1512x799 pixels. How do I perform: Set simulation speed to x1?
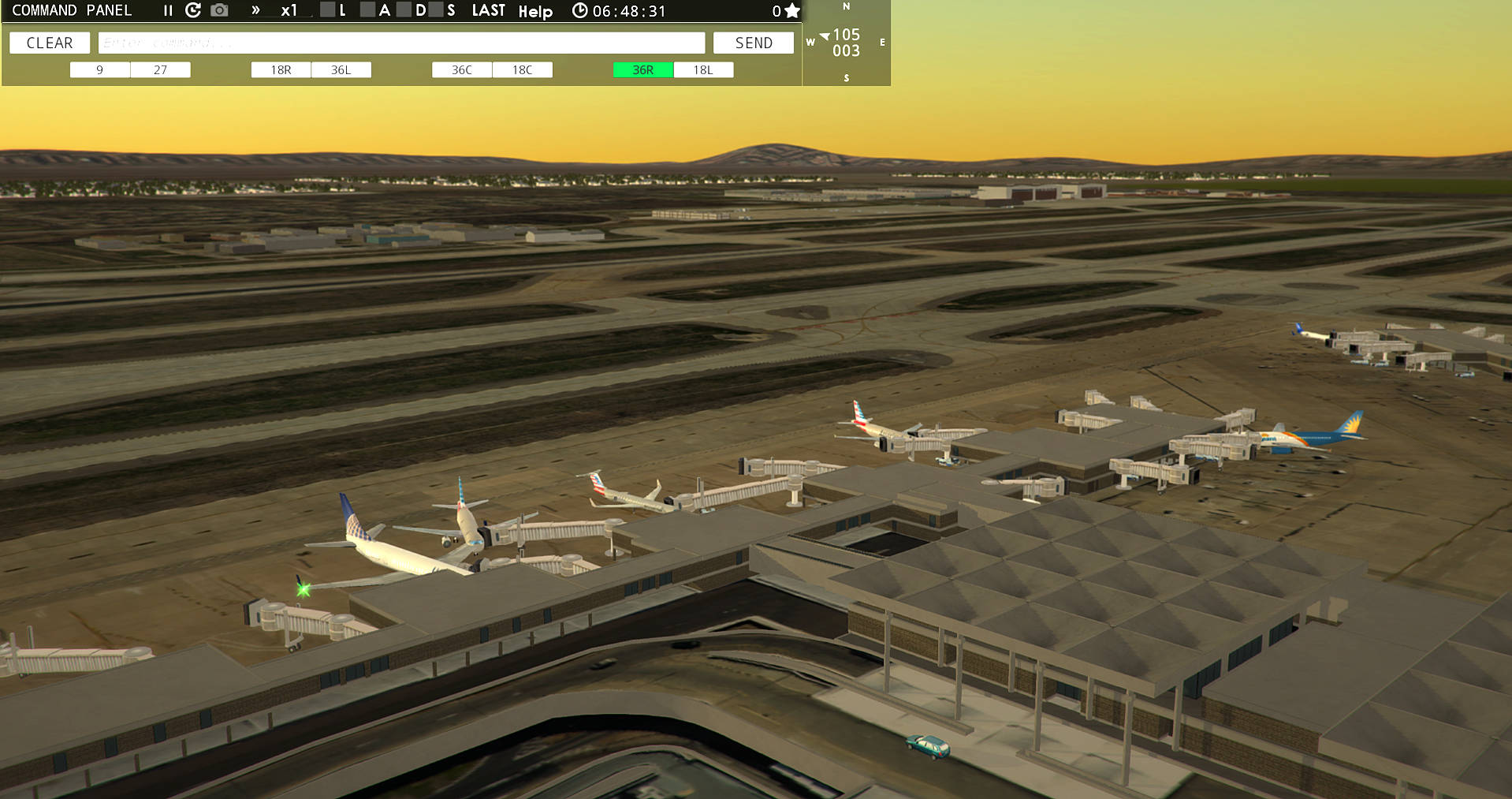tap(289, 10)
